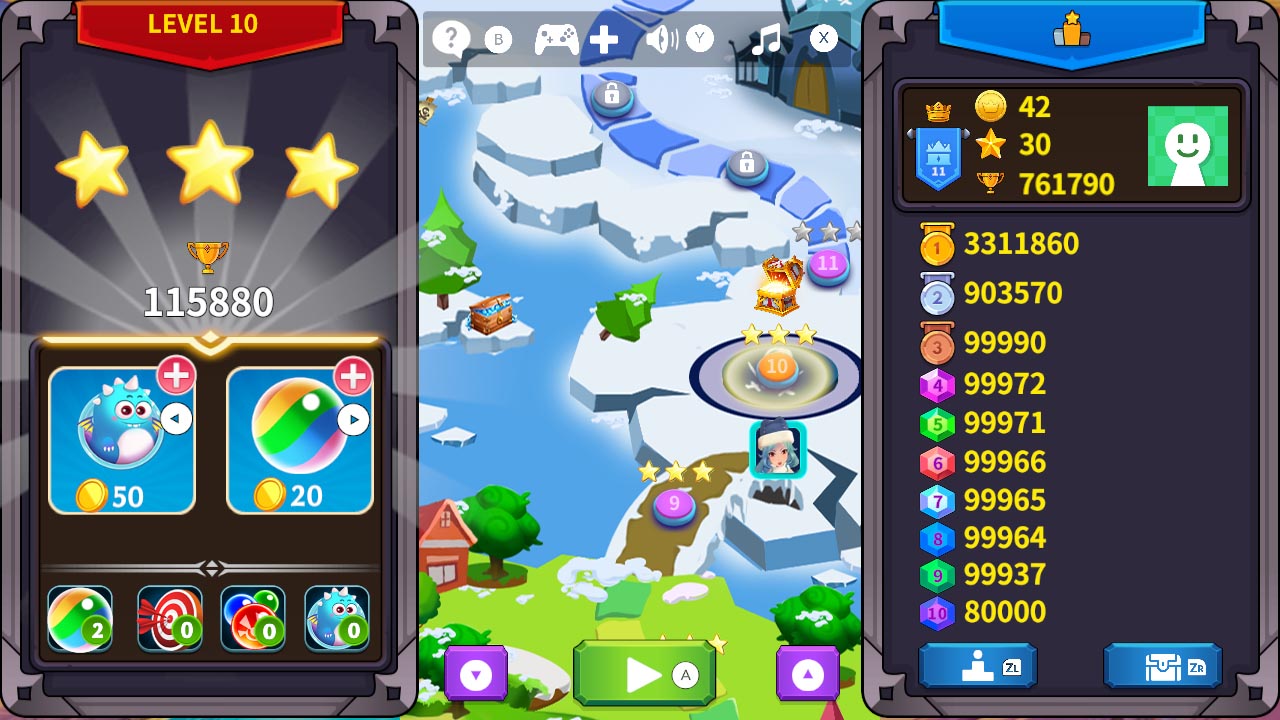Open the podium ranking with the ZL button
Viewport: 1280px width, 720px height.
(977, 665)
